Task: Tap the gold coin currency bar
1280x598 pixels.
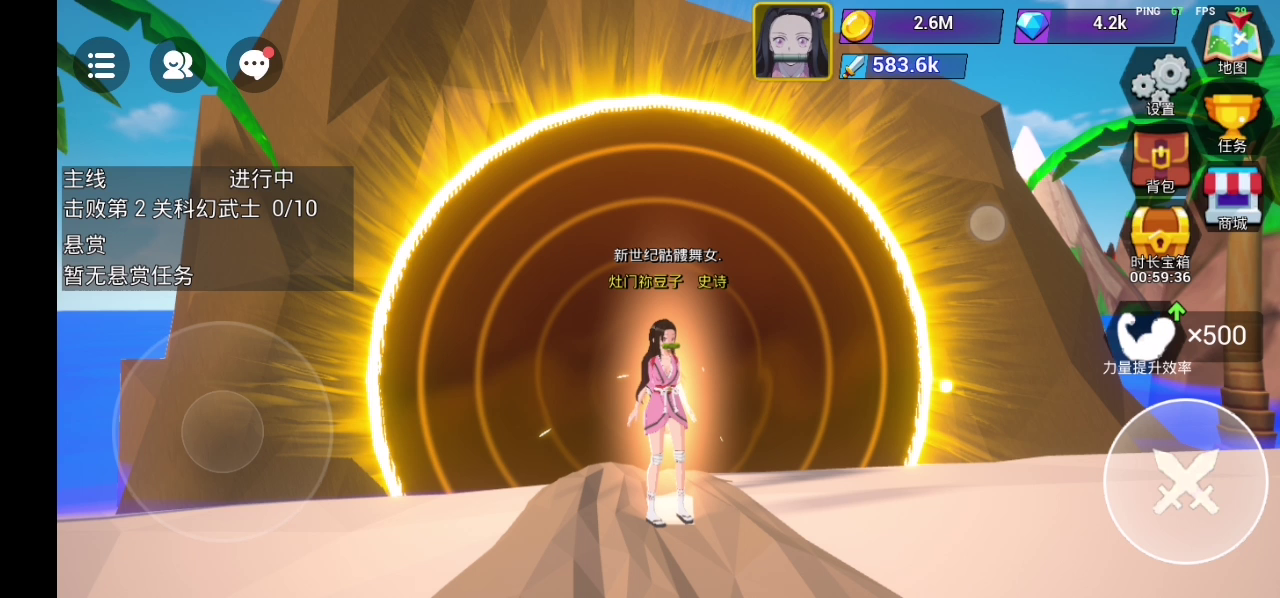Action: click(920, 25)
